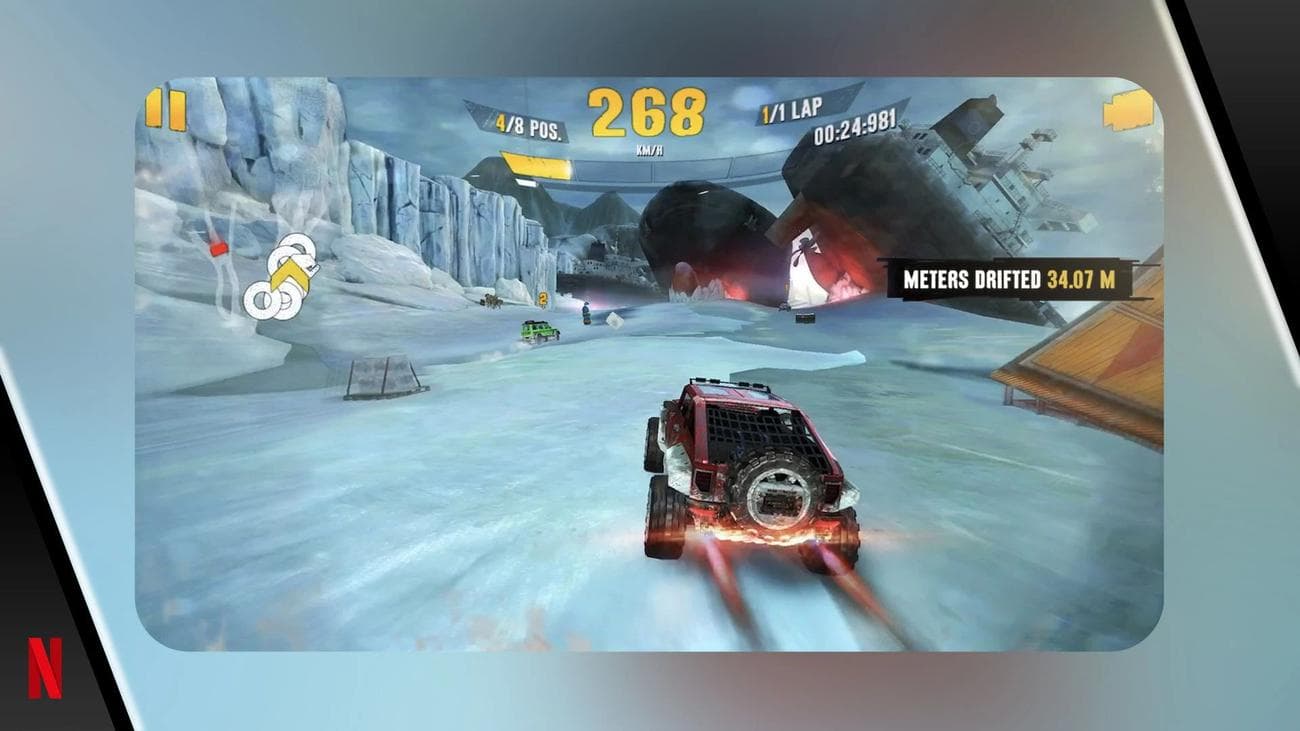Select the player's red truck
This screenshot has height=731, width=1300.
click(x=750, y=470)
